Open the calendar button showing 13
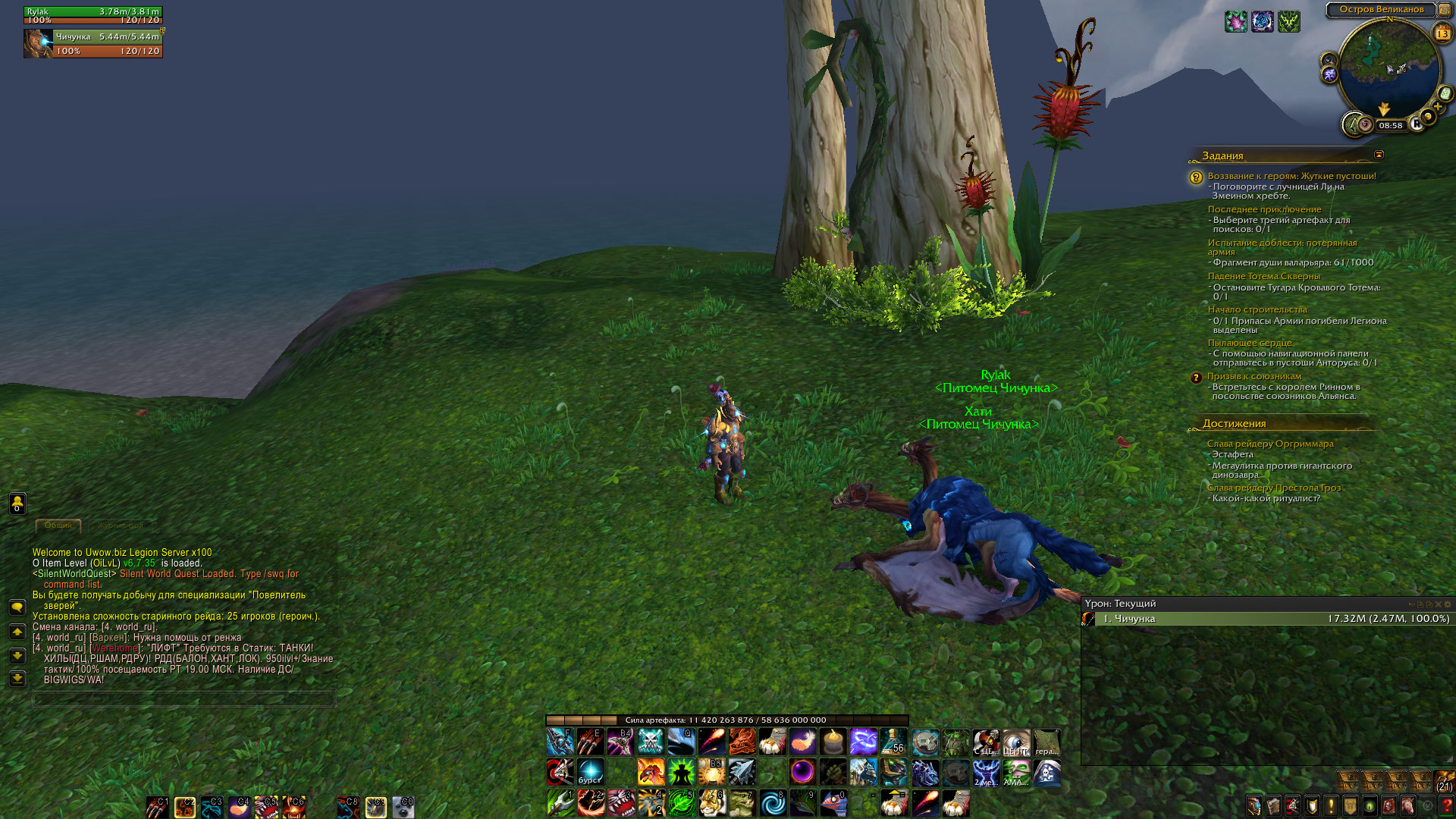Screen dimensions: 1456x819 click(1442, 33)
